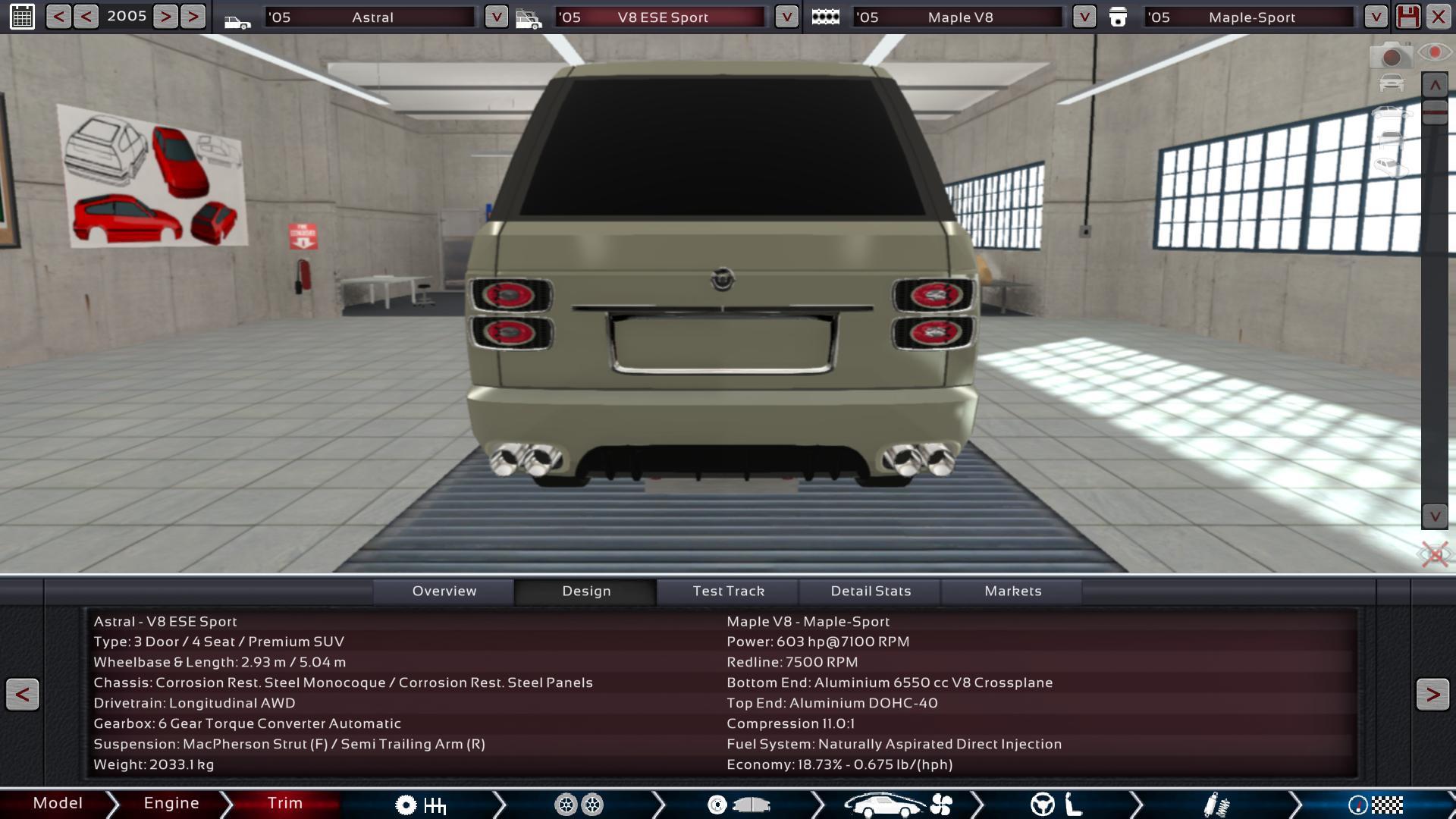Close the car designer
This screenshot has height=819, width=1456.
coord(1439,17)
